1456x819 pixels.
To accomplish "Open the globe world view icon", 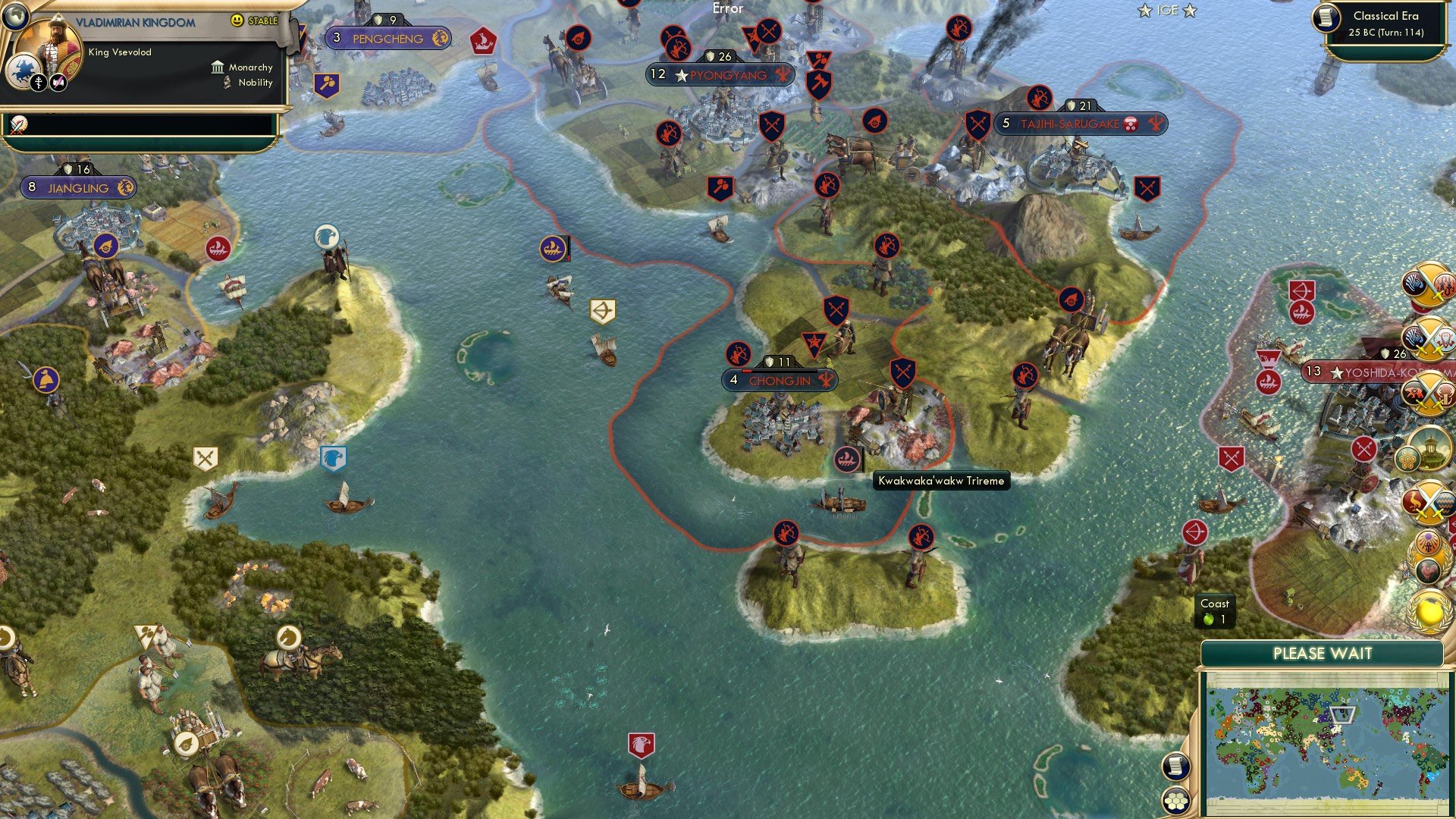I will (x=16, y=17).
